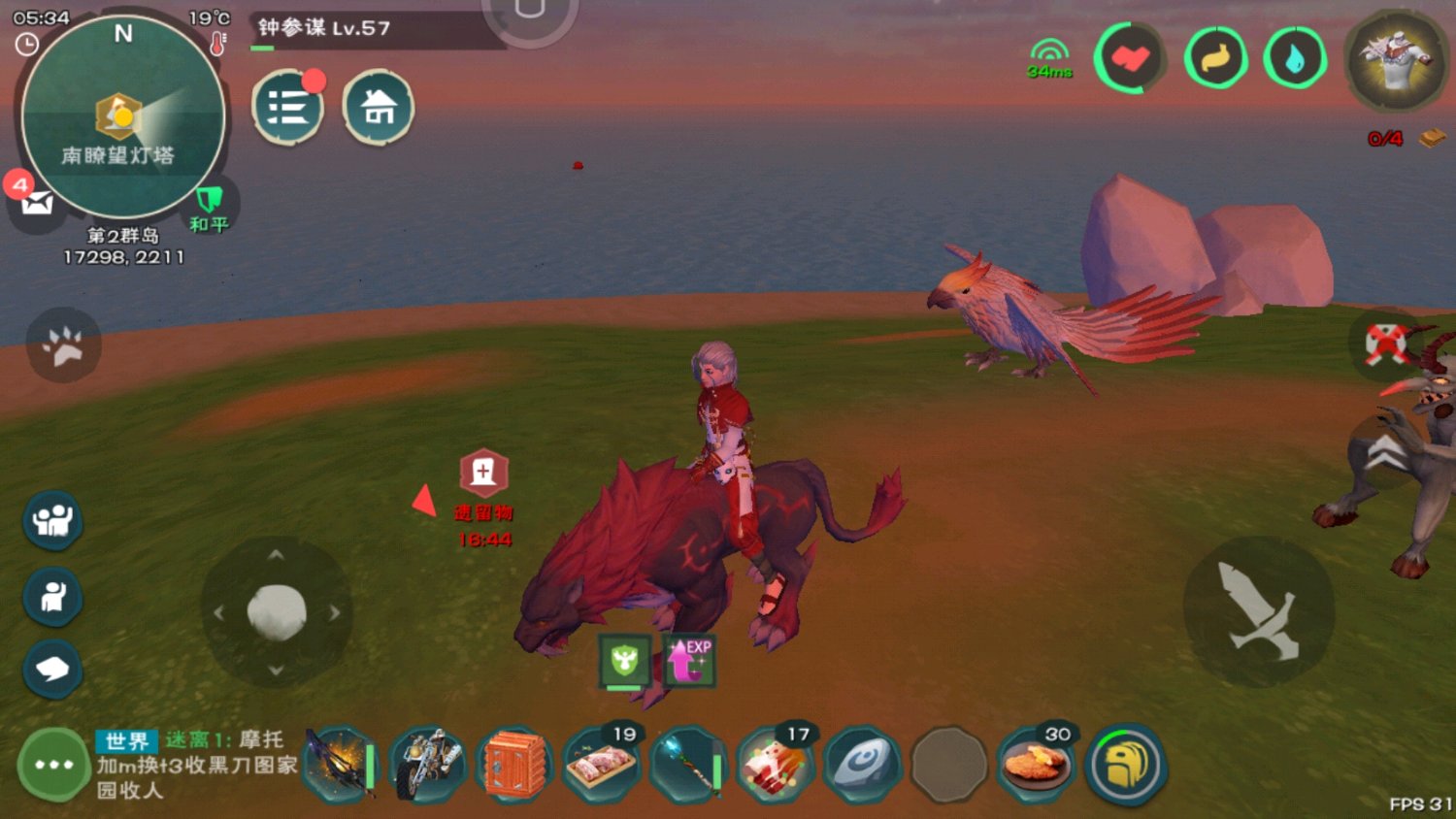1456x819 pixels.
Task: Tap the home house button
Action: point(378,107)
